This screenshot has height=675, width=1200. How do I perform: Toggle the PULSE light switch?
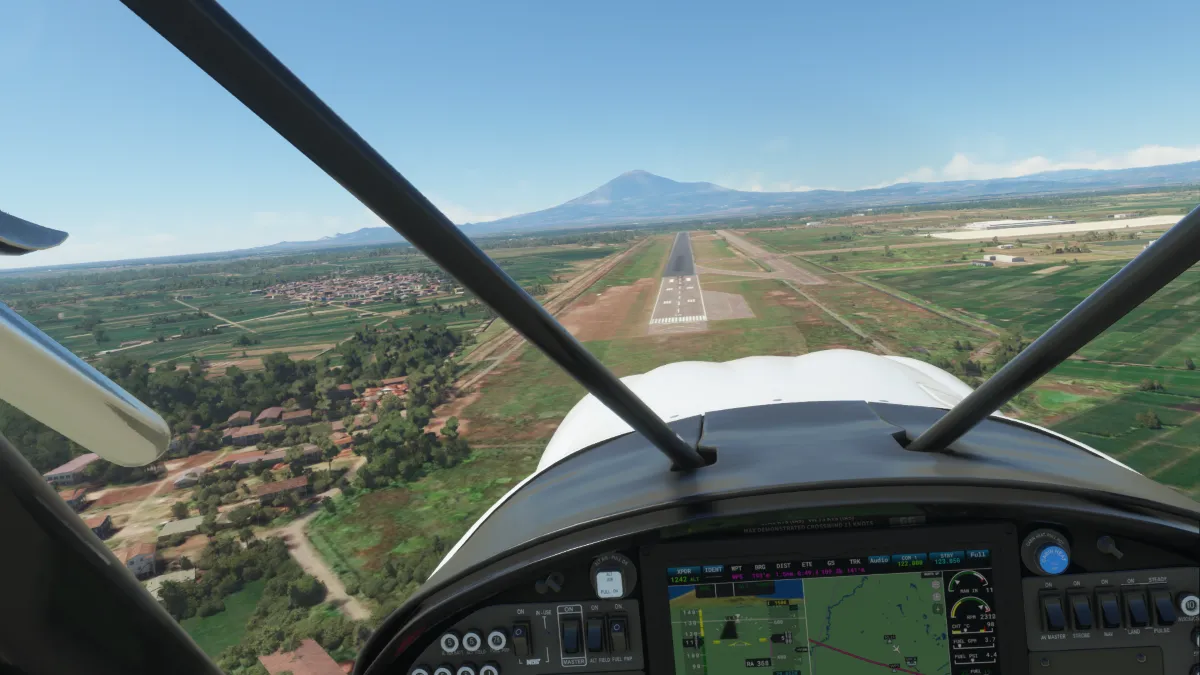[x=1163, y=608]
